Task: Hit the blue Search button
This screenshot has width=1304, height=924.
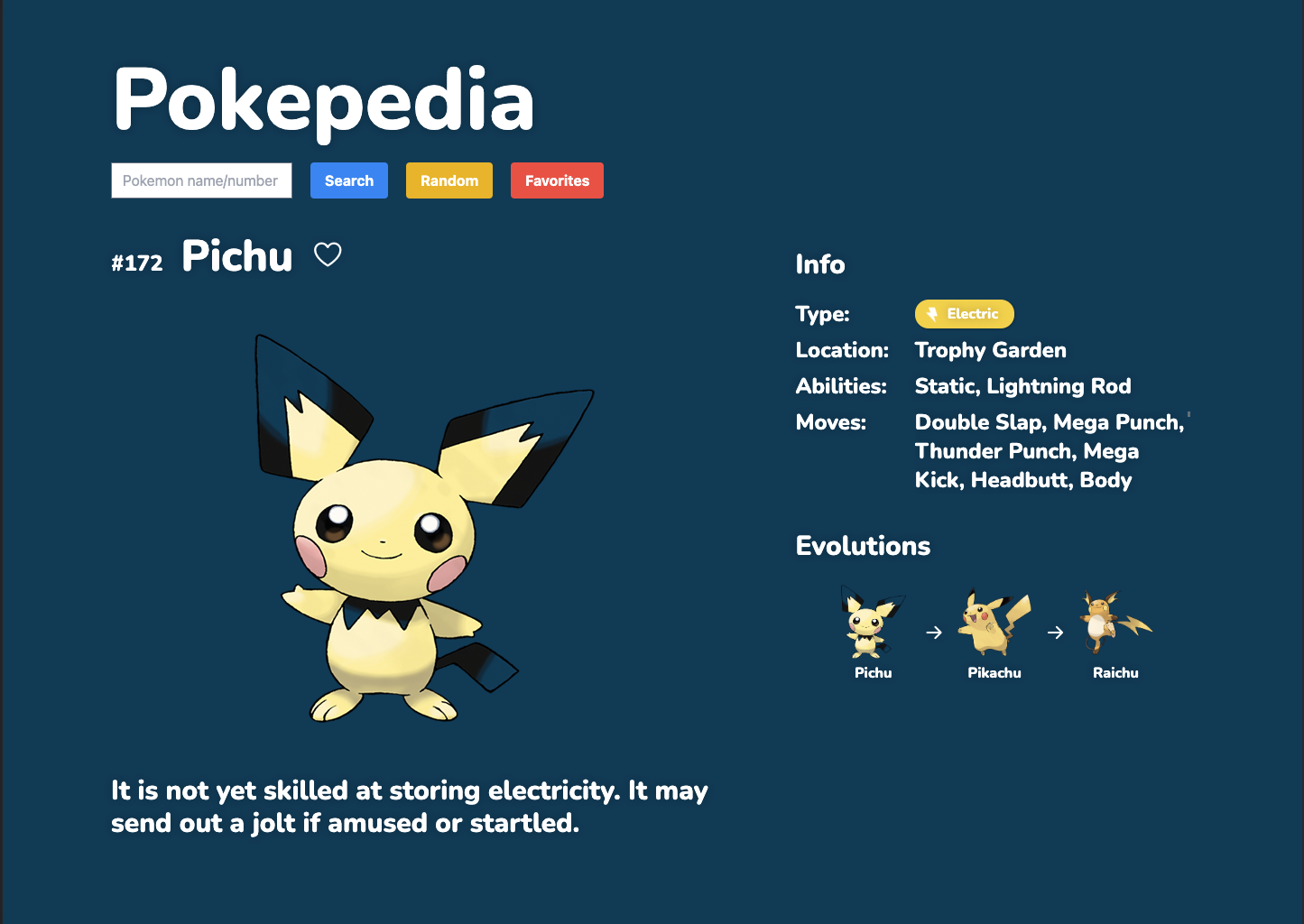Action: click(x=349, y=180)
